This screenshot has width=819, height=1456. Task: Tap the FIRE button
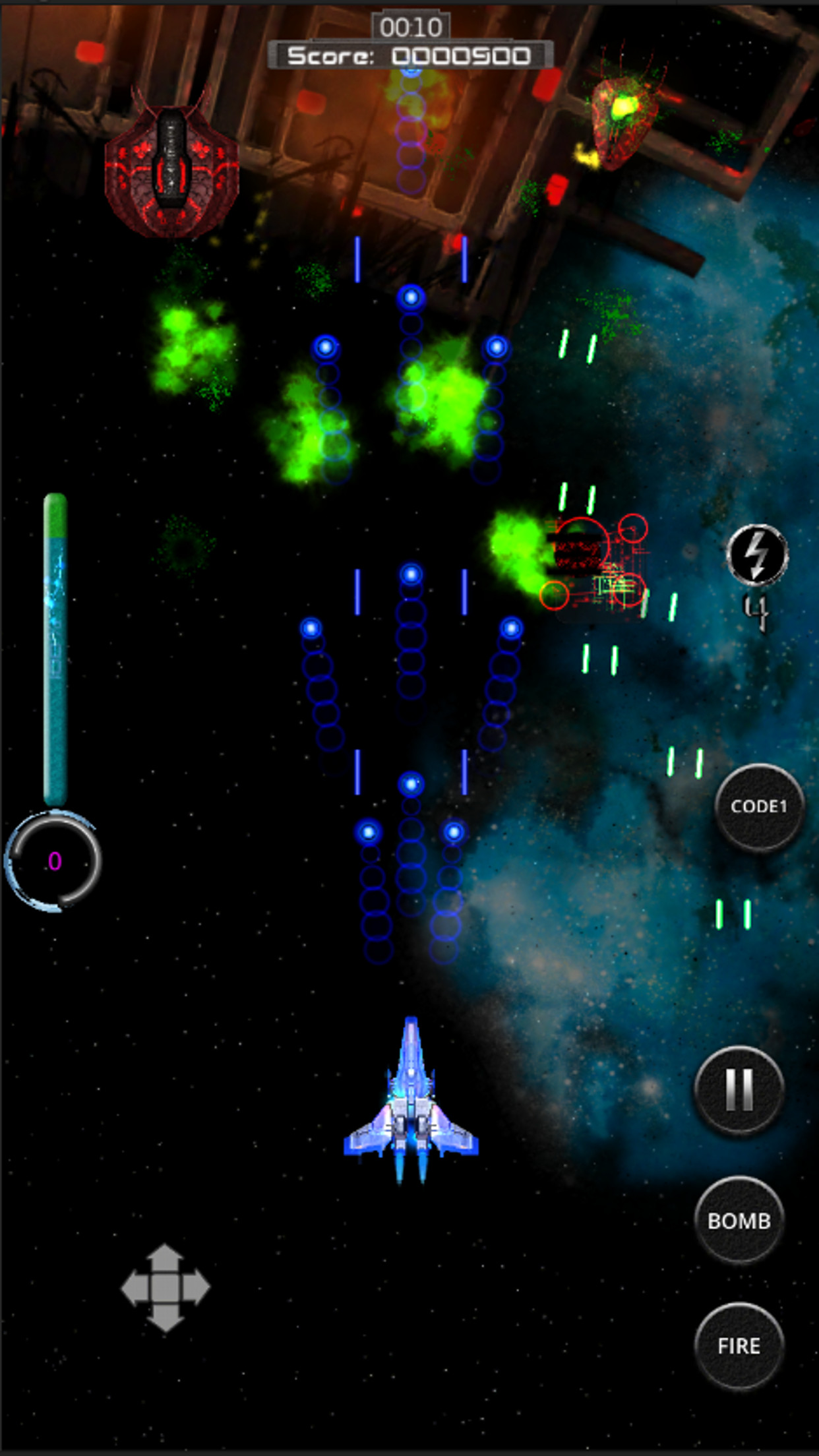[739, 1345]
